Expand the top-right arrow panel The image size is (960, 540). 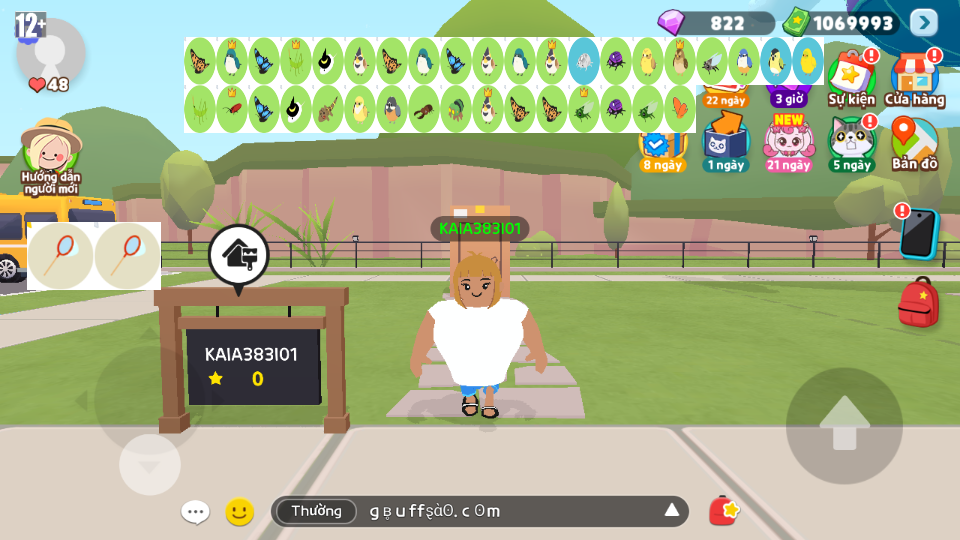[x=924, y=22]
